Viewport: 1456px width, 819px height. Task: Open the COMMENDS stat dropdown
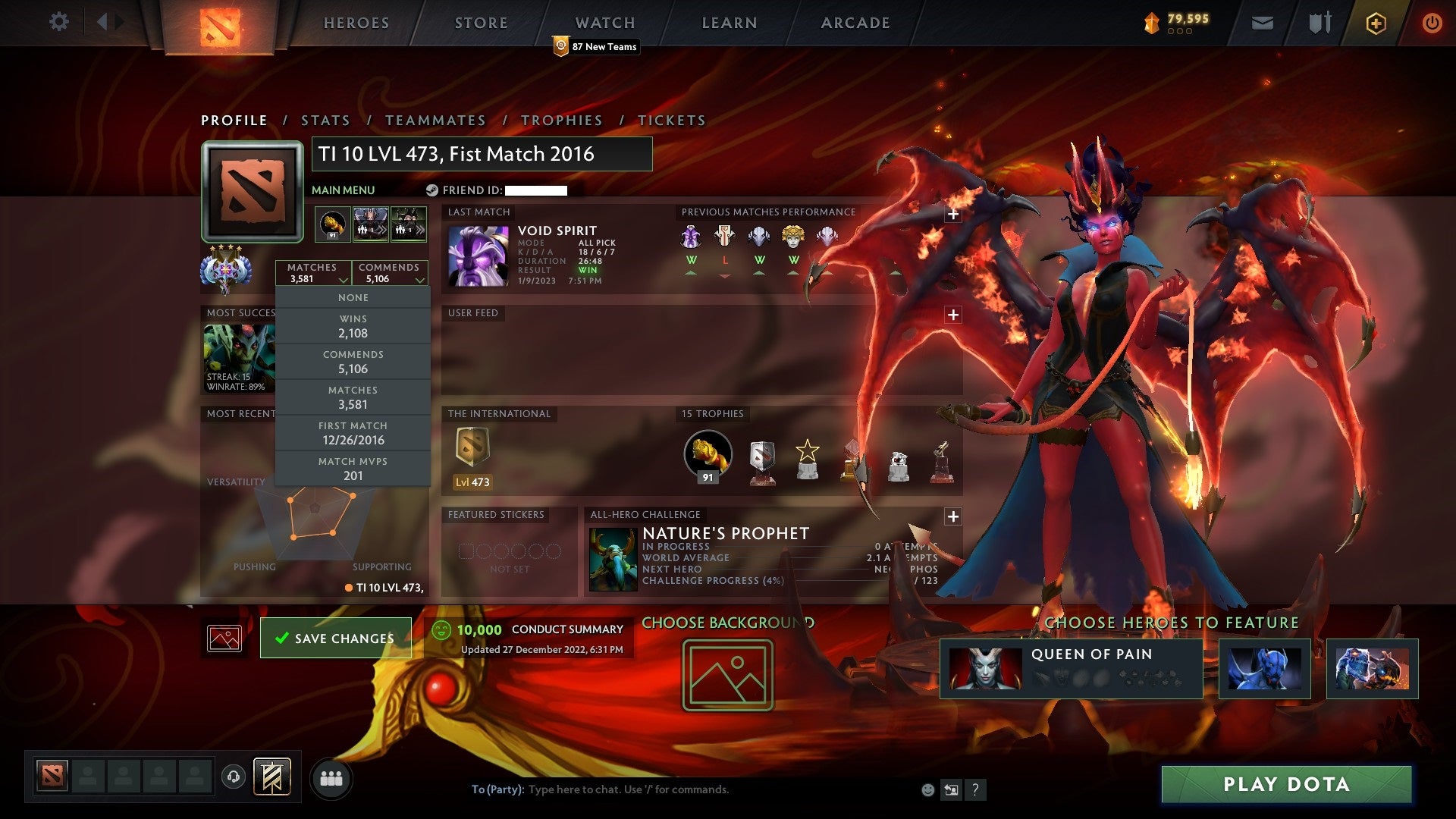(x=390, y=273)
